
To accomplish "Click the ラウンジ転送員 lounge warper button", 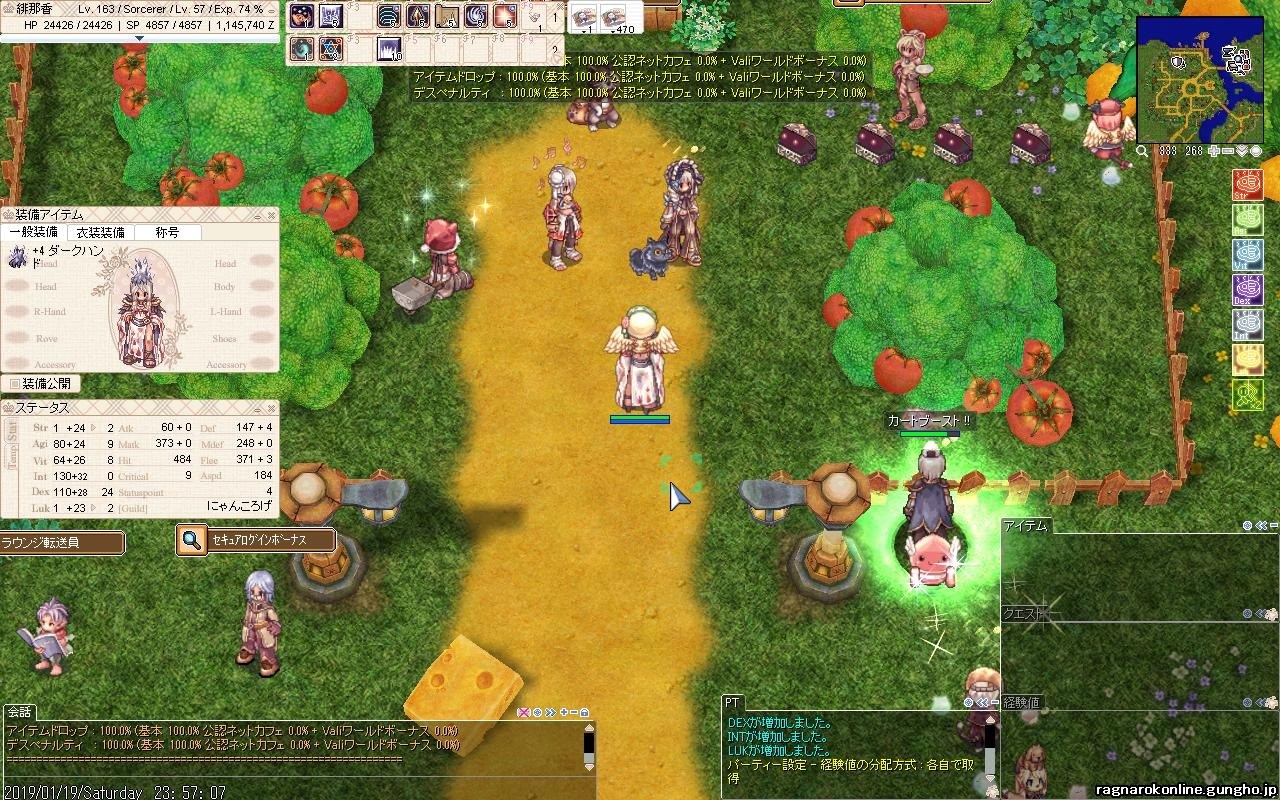I will point(62,543).
